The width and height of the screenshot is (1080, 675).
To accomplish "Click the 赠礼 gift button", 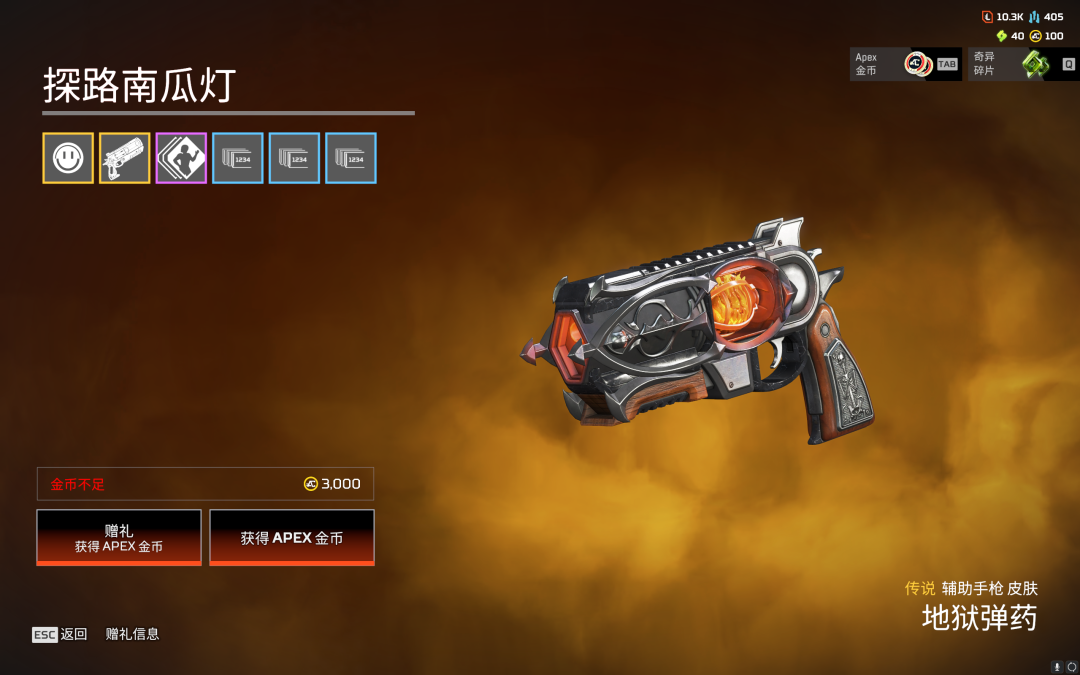I will pyautogui.click(x=119, y=537).
